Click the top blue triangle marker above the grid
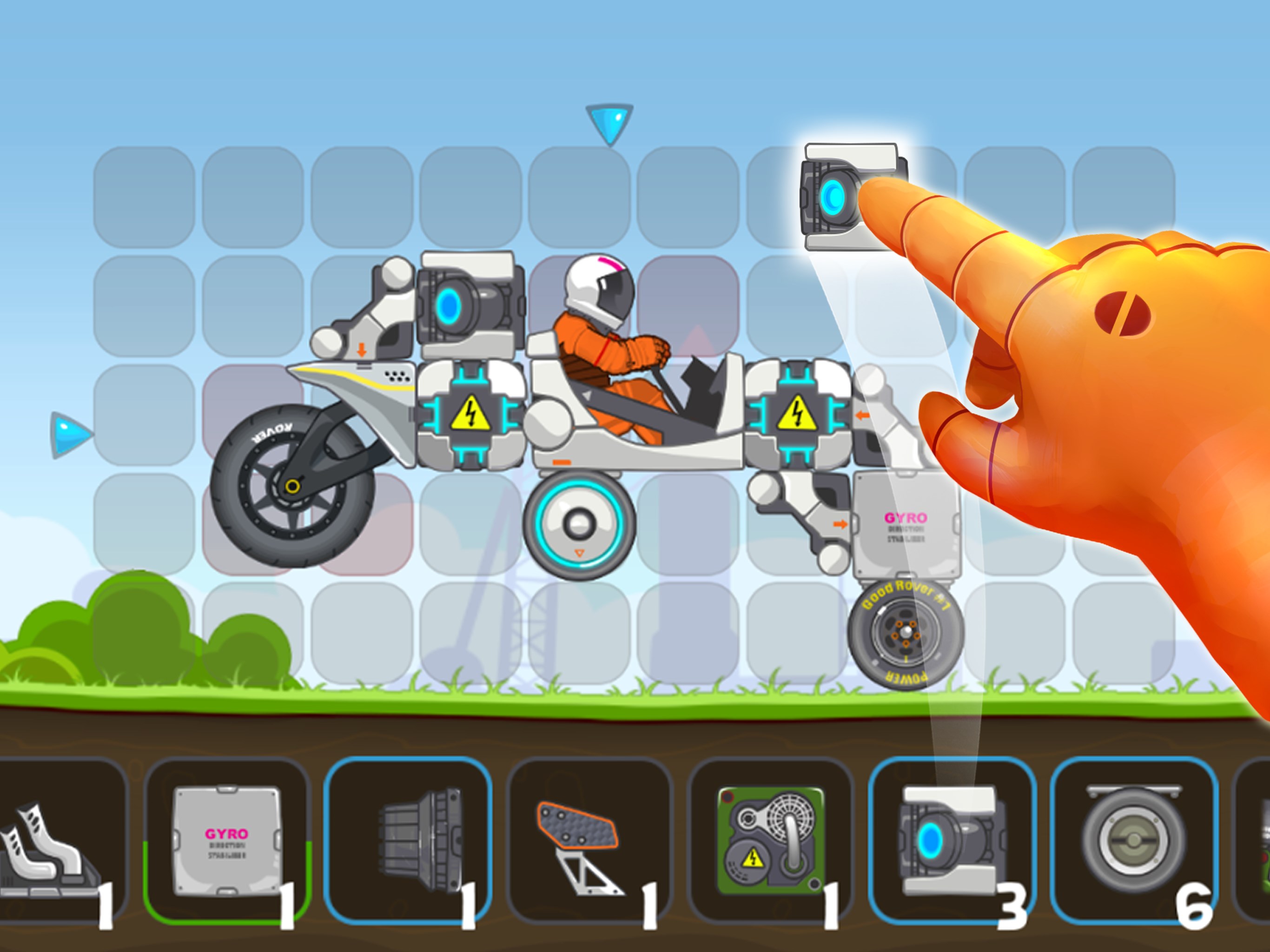Viewport: 1270px width, 952px height. [x=609, y=124]
